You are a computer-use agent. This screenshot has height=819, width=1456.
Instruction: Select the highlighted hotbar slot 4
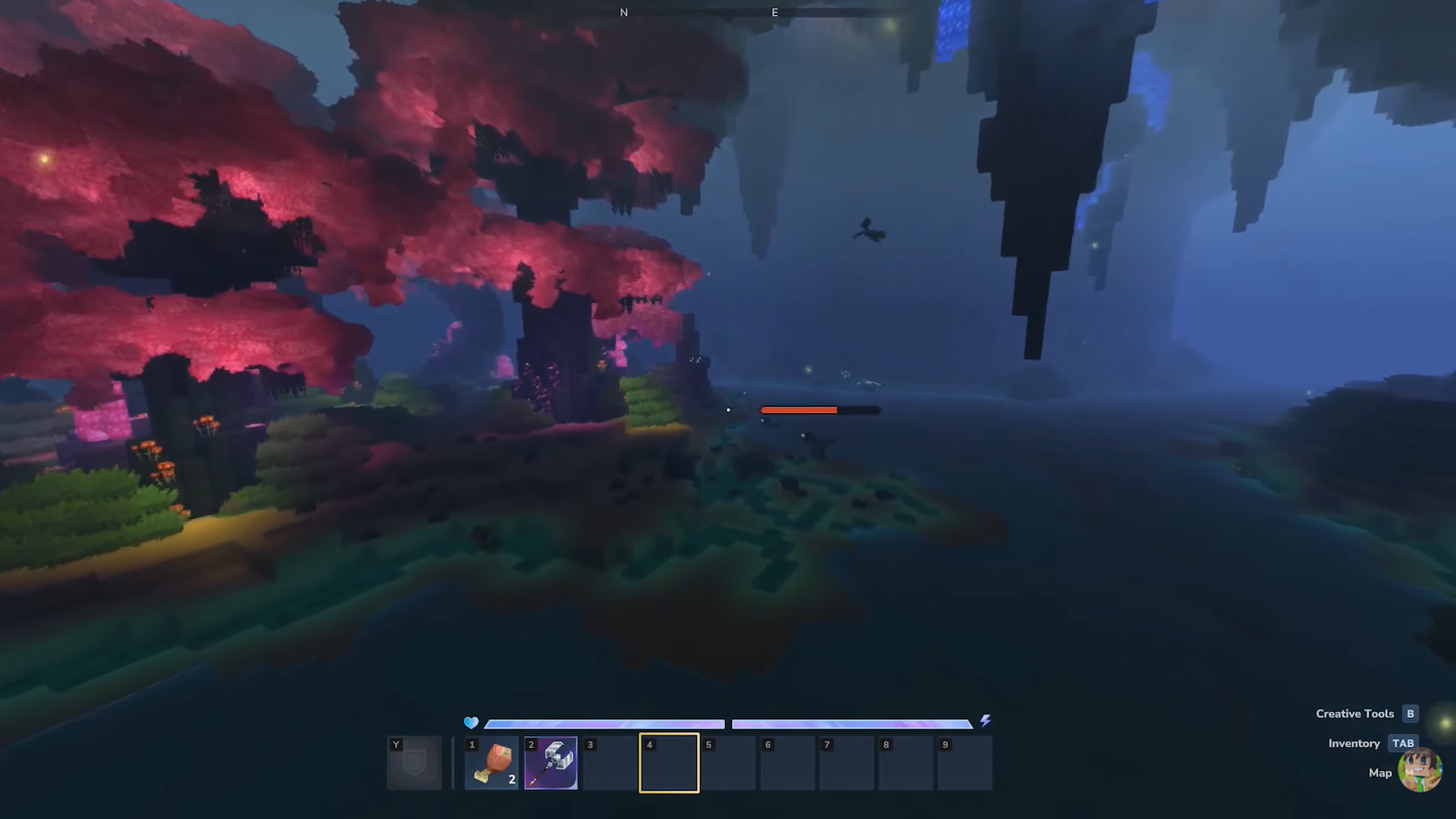click(668, 762)
